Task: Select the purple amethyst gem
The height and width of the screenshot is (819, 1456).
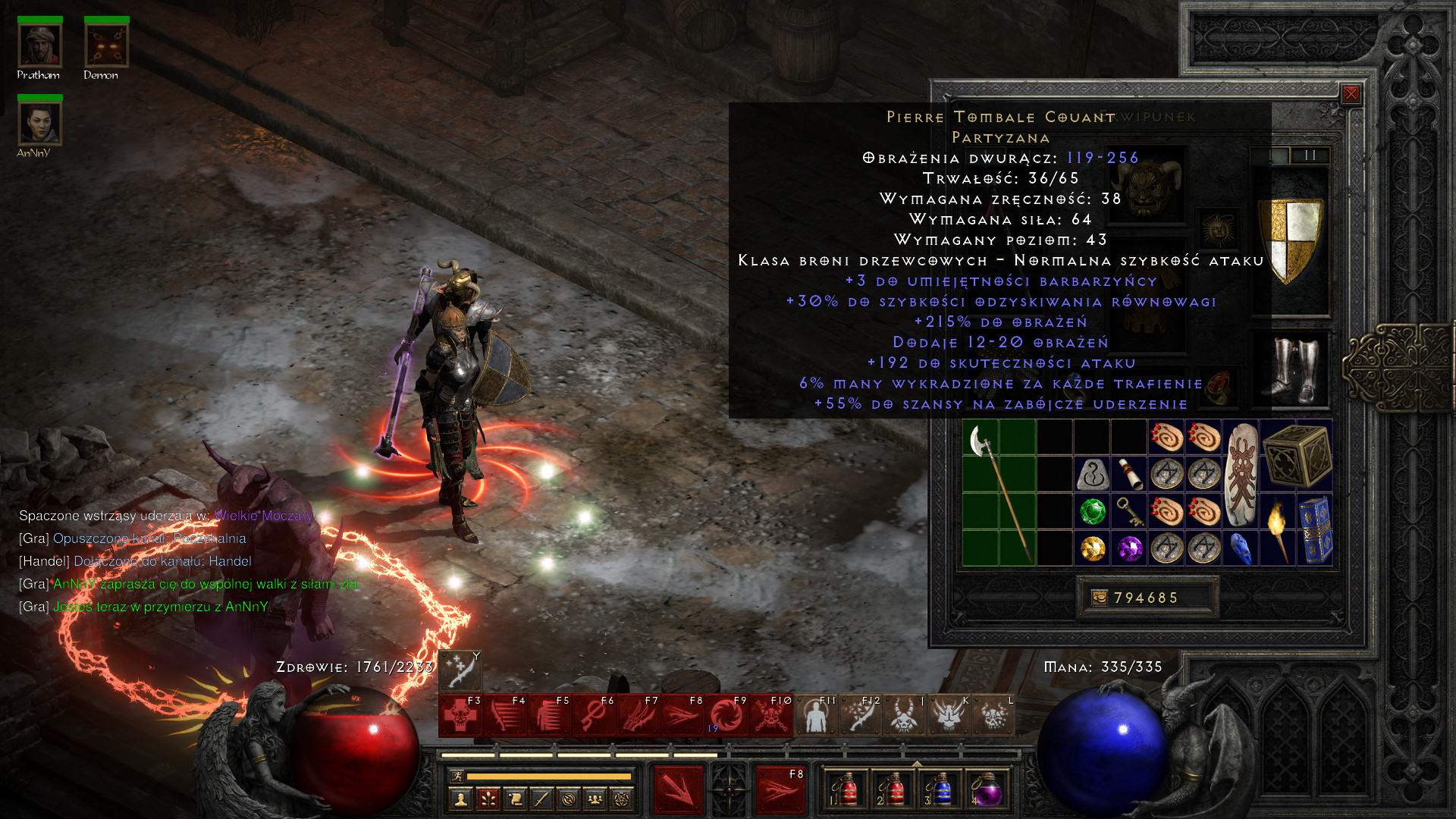Action: [x=1129, y=548]
